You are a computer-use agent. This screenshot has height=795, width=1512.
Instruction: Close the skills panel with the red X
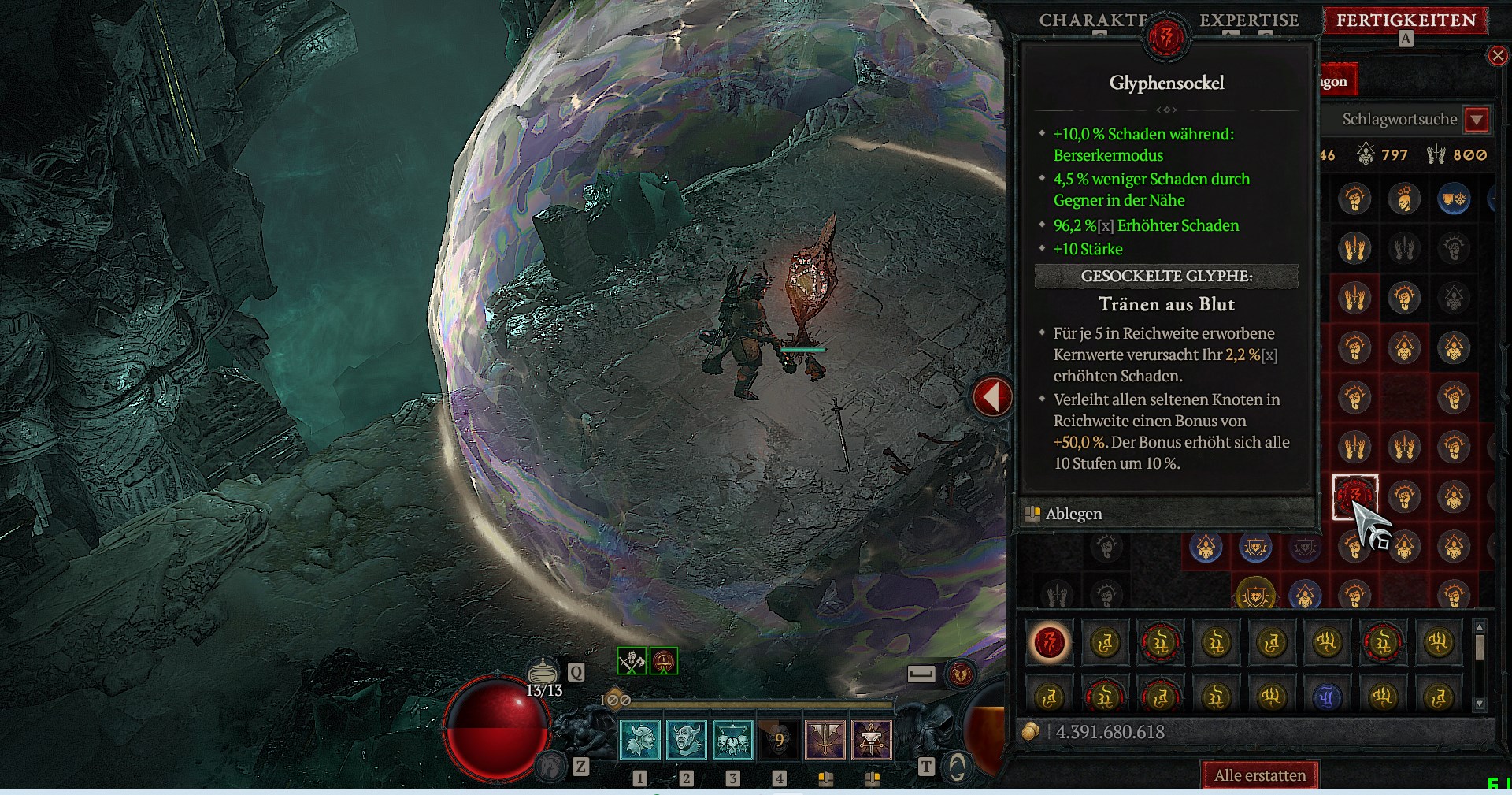1498,55
